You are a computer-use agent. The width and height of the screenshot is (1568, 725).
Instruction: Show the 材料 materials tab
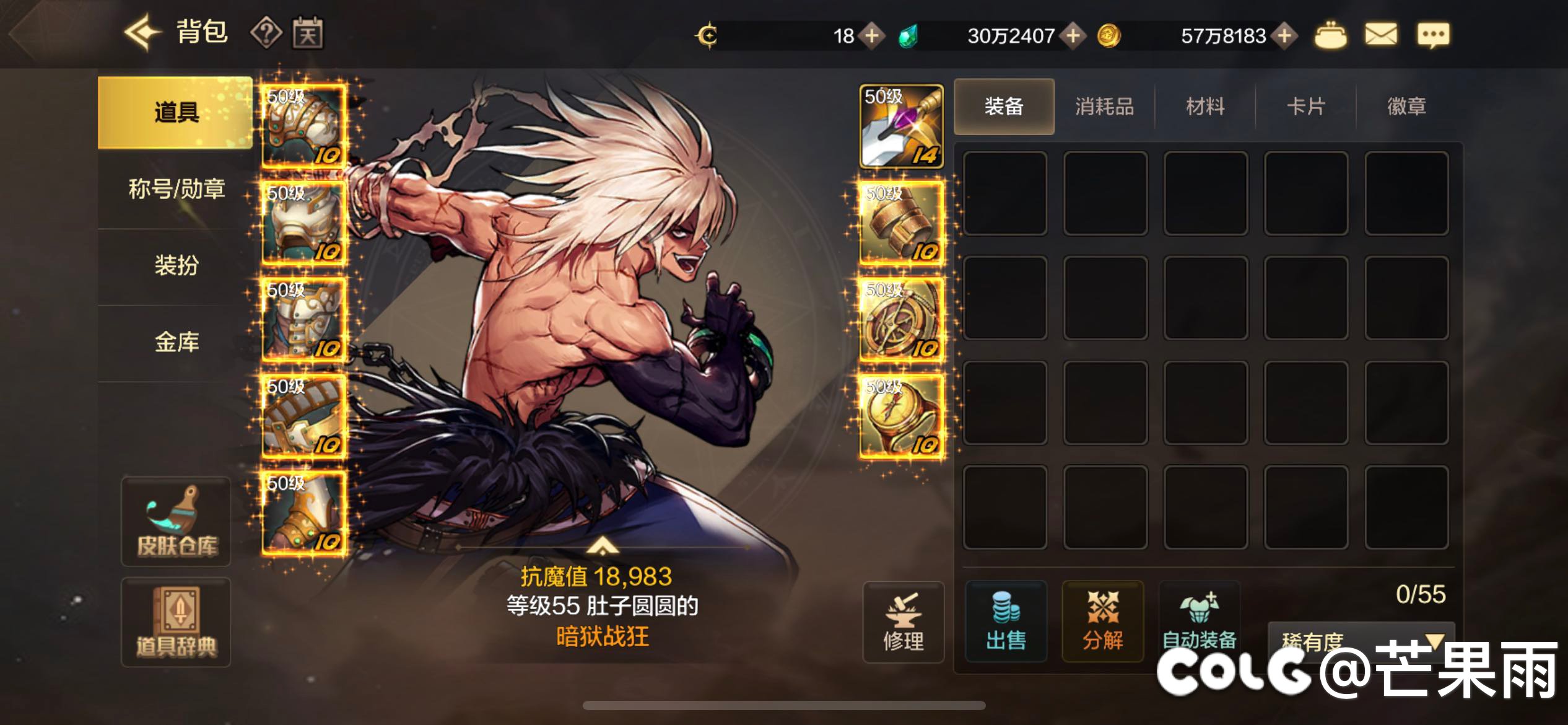[1205, 107]
